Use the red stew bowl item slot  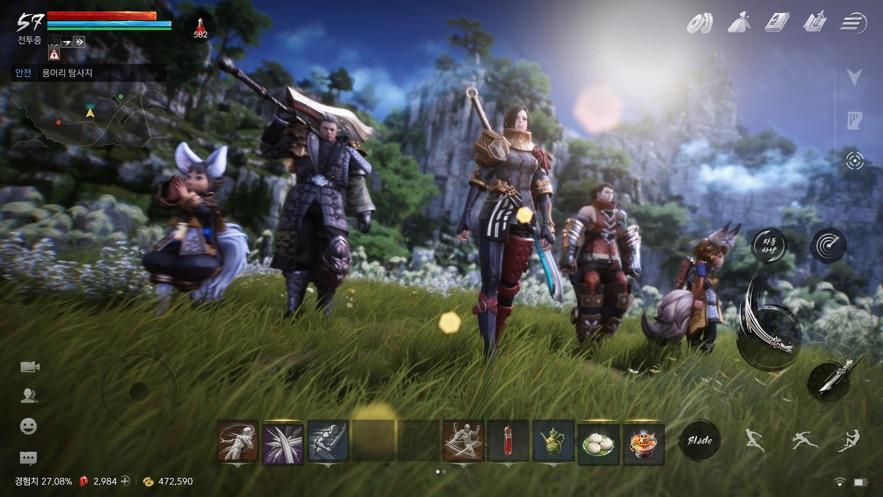[x=643, y=441]
